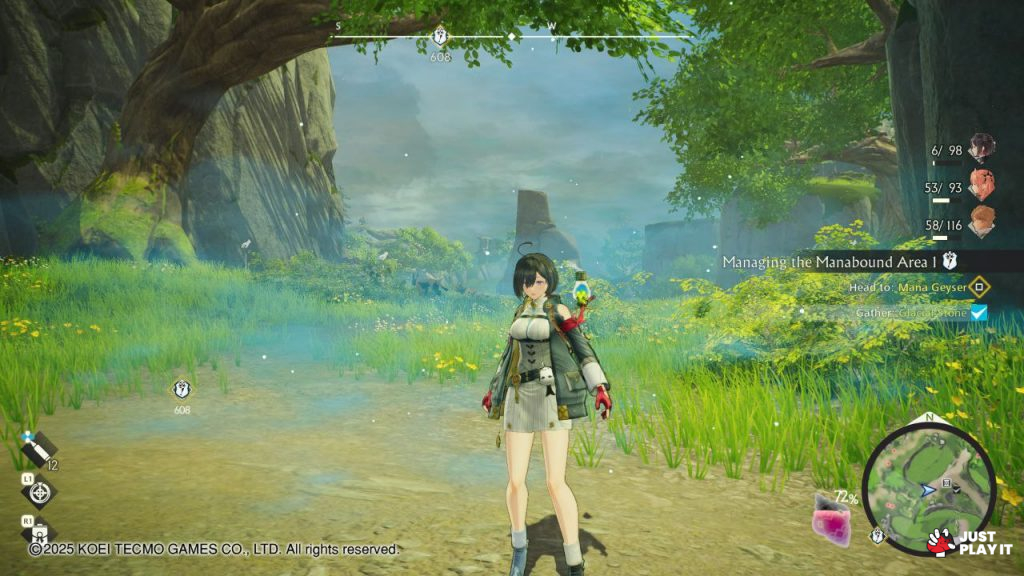Select the brown-haired party member portrait

click(x=981, y=220)
